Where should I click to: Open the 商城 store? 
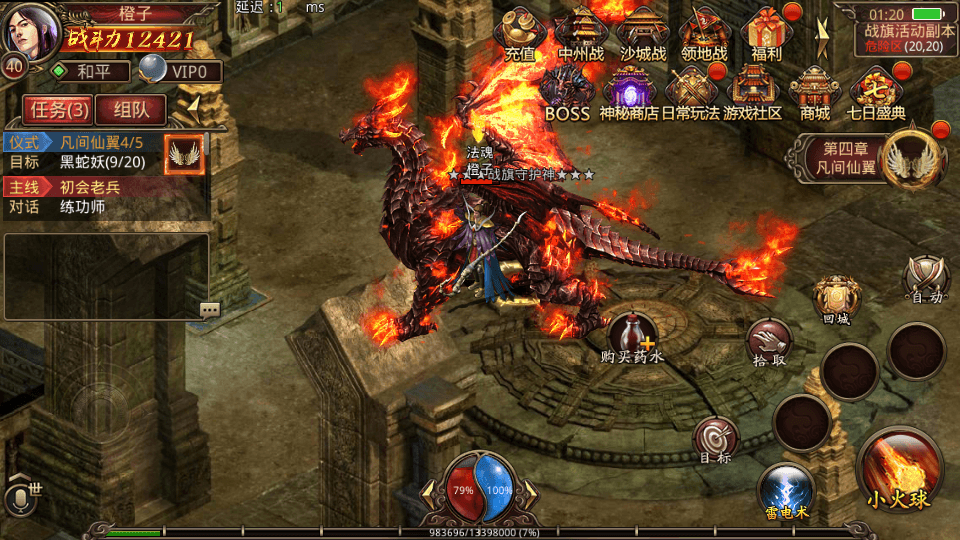(x=815, y=93)
